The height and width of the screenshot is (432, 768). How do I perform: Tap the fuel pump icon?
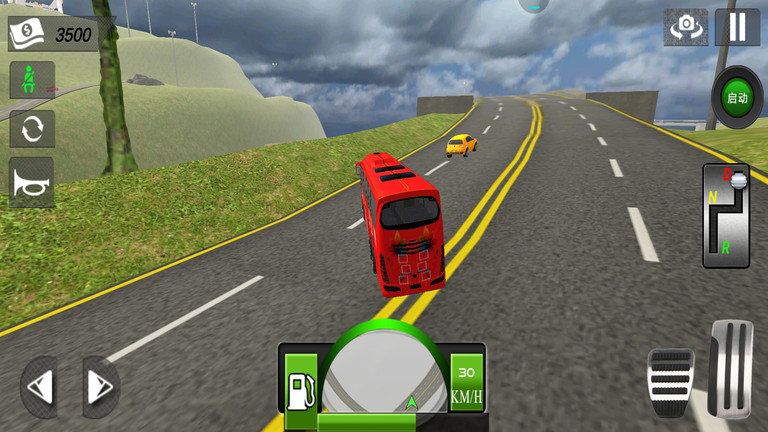301,383
